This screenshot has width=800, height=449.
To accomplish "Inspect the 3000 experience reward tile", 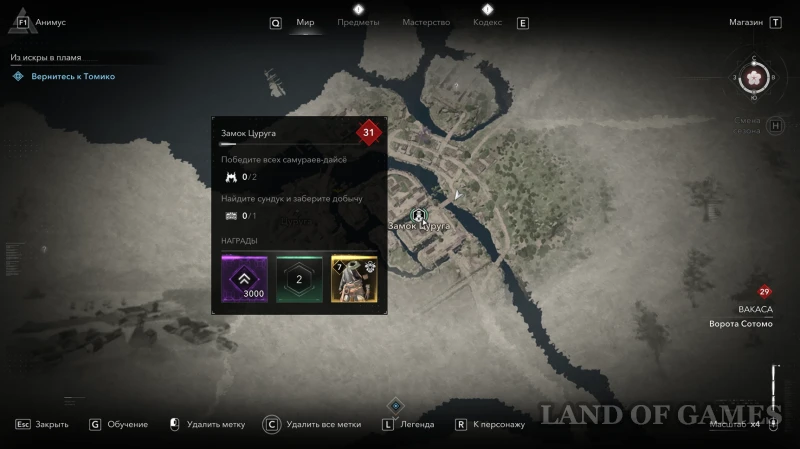I will coord(244,278).
